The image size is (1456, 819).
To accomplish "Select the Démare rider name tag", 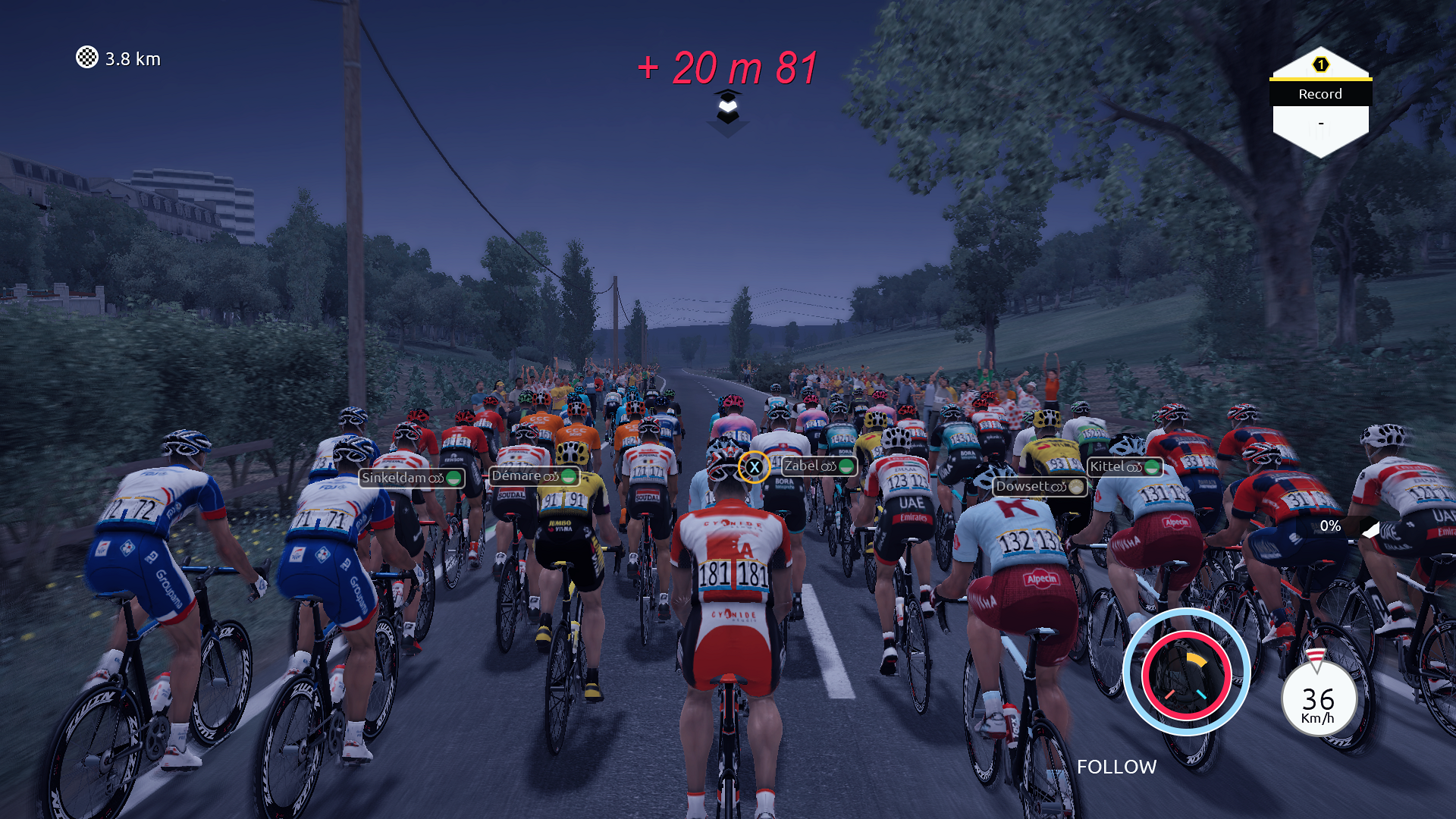I will 534,476.
